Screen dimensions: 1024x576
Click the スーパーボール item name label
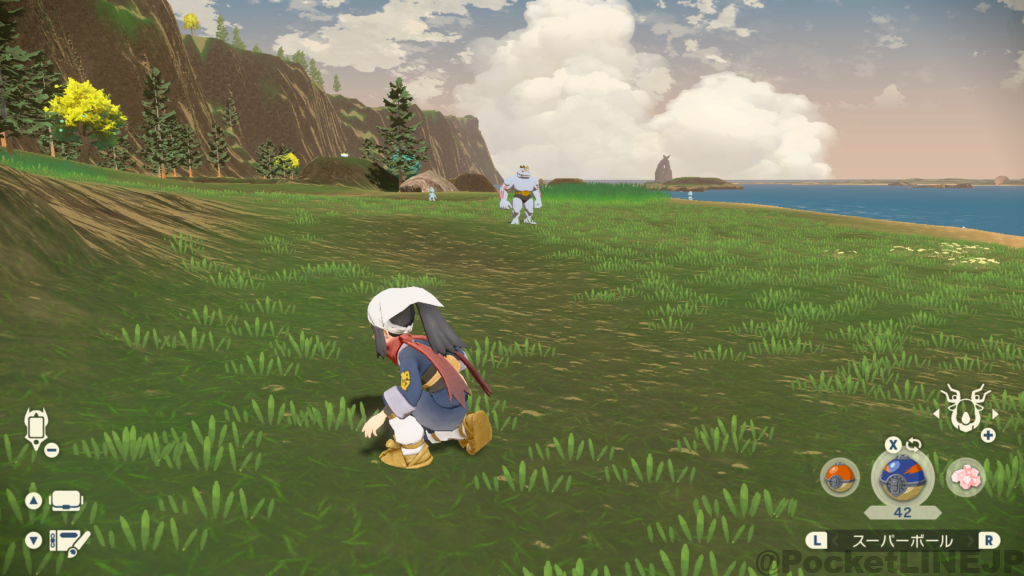[x=901, y=540]
